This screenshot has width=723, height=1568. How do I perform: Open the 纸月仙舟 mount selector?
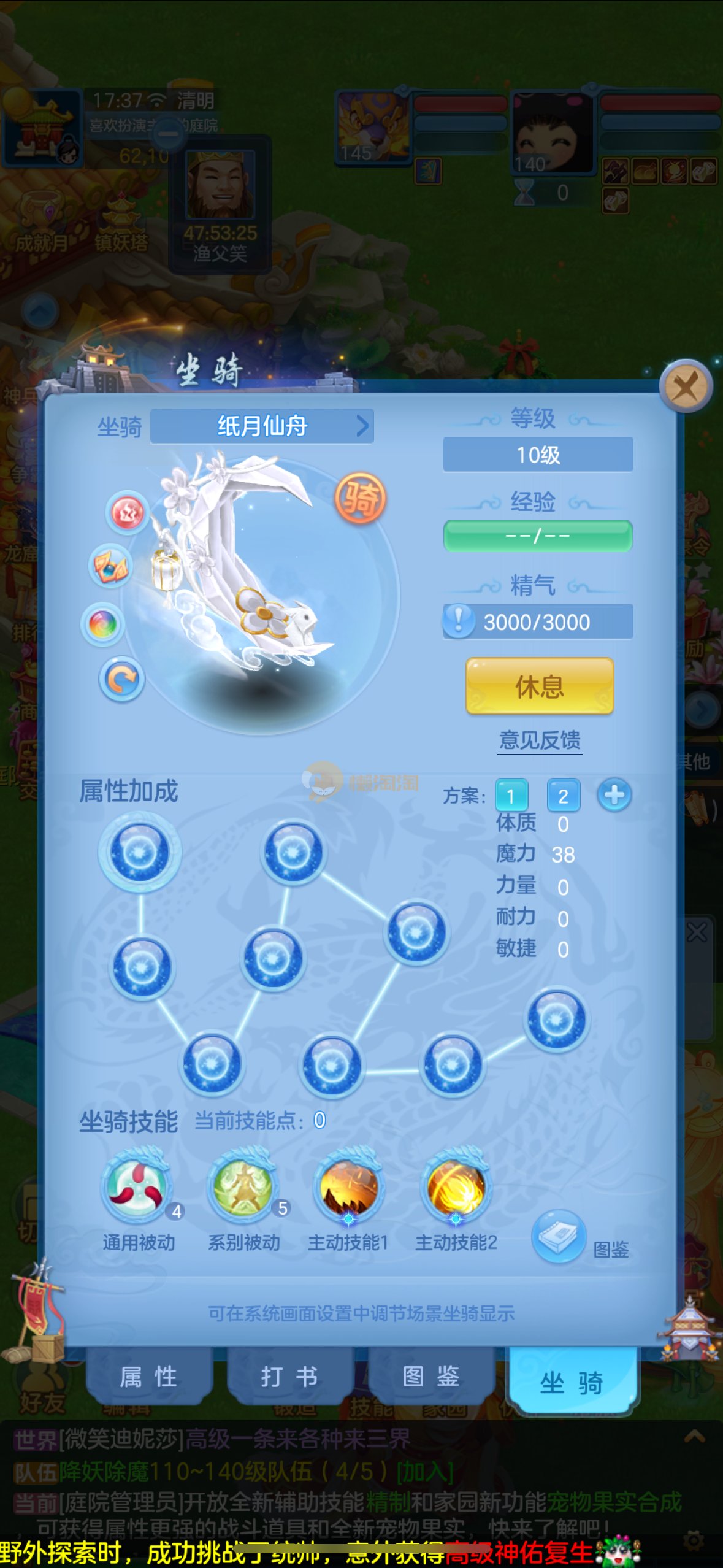262,426
